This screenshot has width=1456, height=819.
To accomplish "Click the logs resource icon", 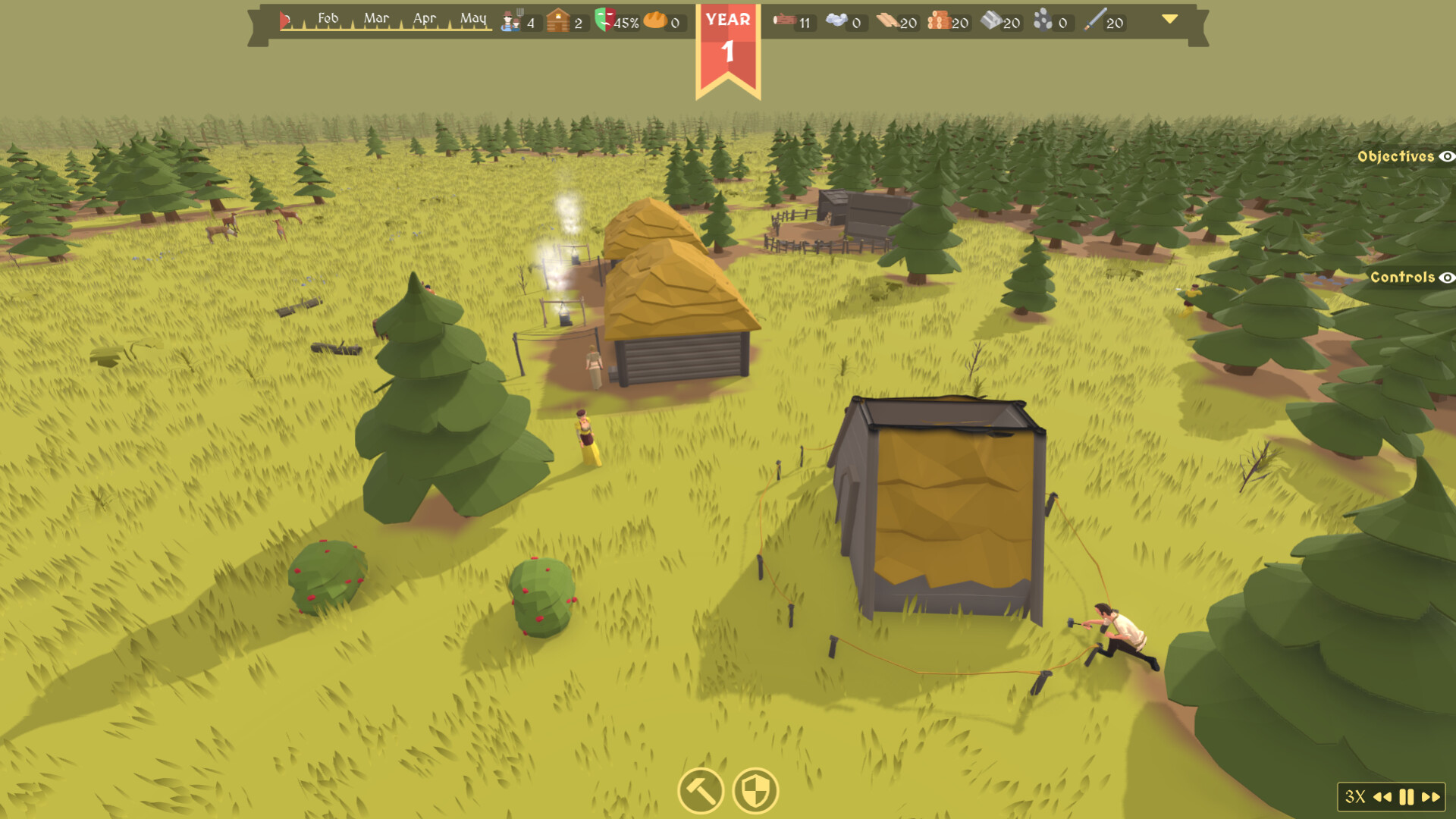I will pos(783,20).
